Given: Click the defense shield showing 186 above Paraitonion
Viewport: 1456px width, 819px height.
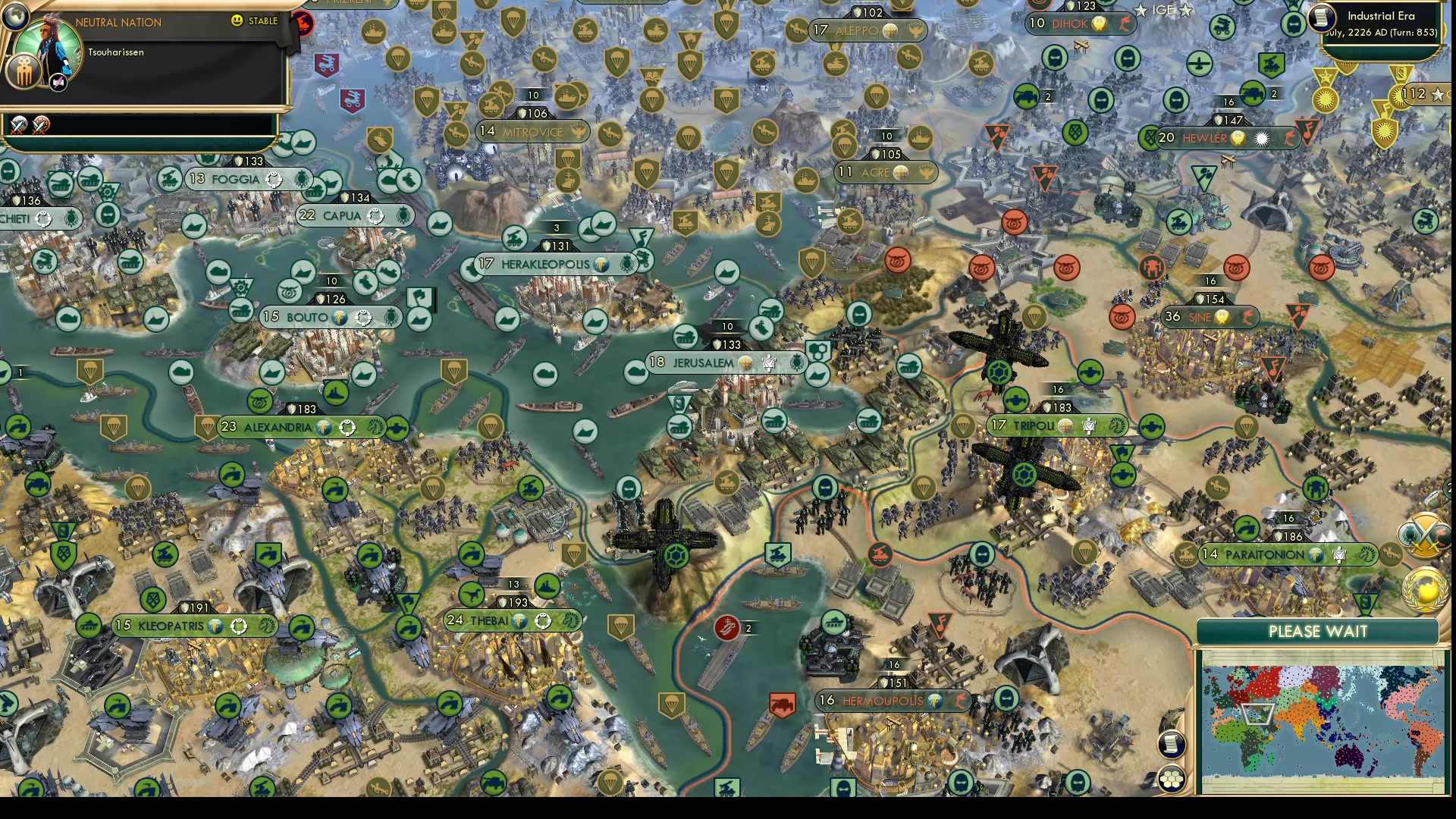Looking at the screenshot, I should tap(1288, 535).
